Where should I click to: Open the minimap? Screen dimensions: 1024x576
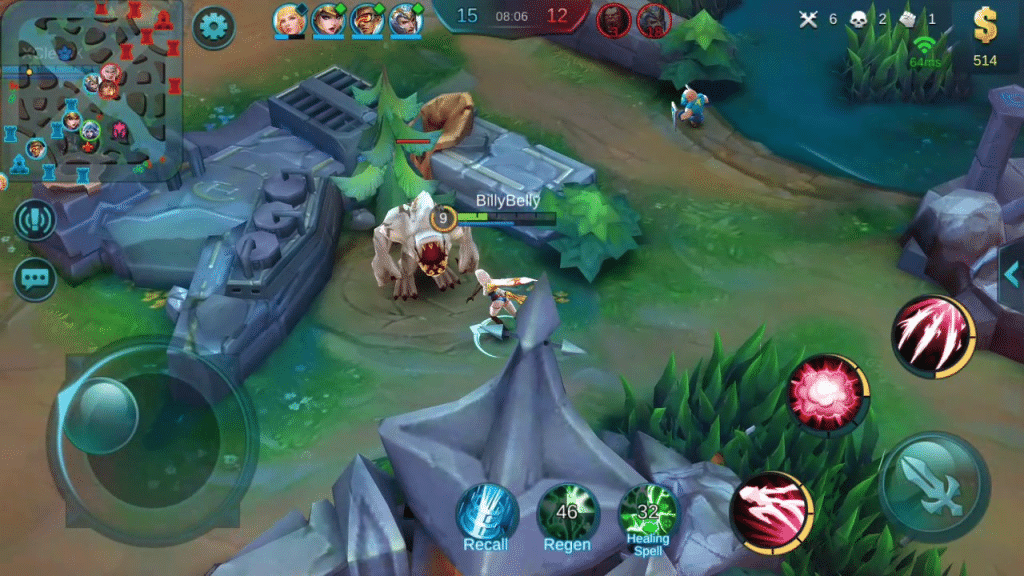90,90
